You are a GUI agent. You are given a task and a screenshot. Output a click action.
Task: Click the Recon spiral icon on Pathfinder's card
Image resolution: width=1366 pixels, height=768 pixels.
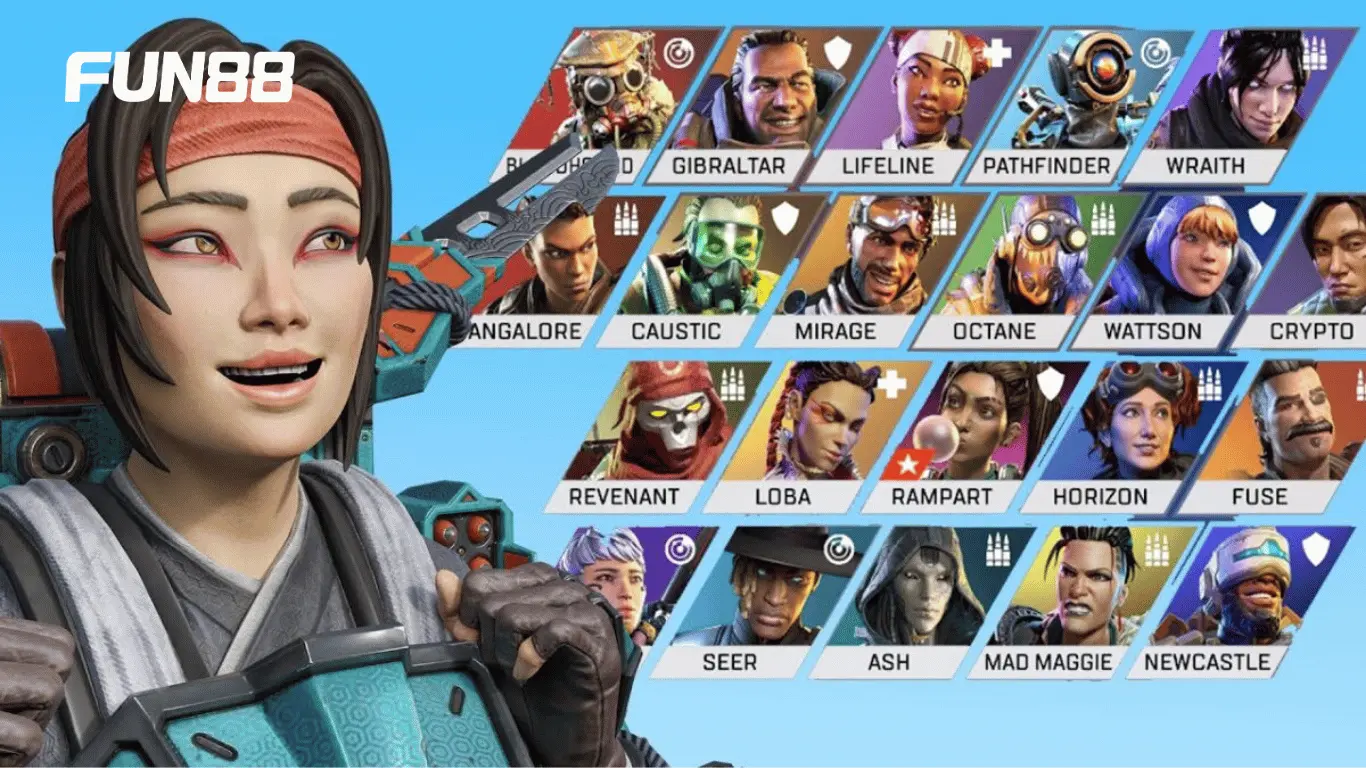[1152, 53]
